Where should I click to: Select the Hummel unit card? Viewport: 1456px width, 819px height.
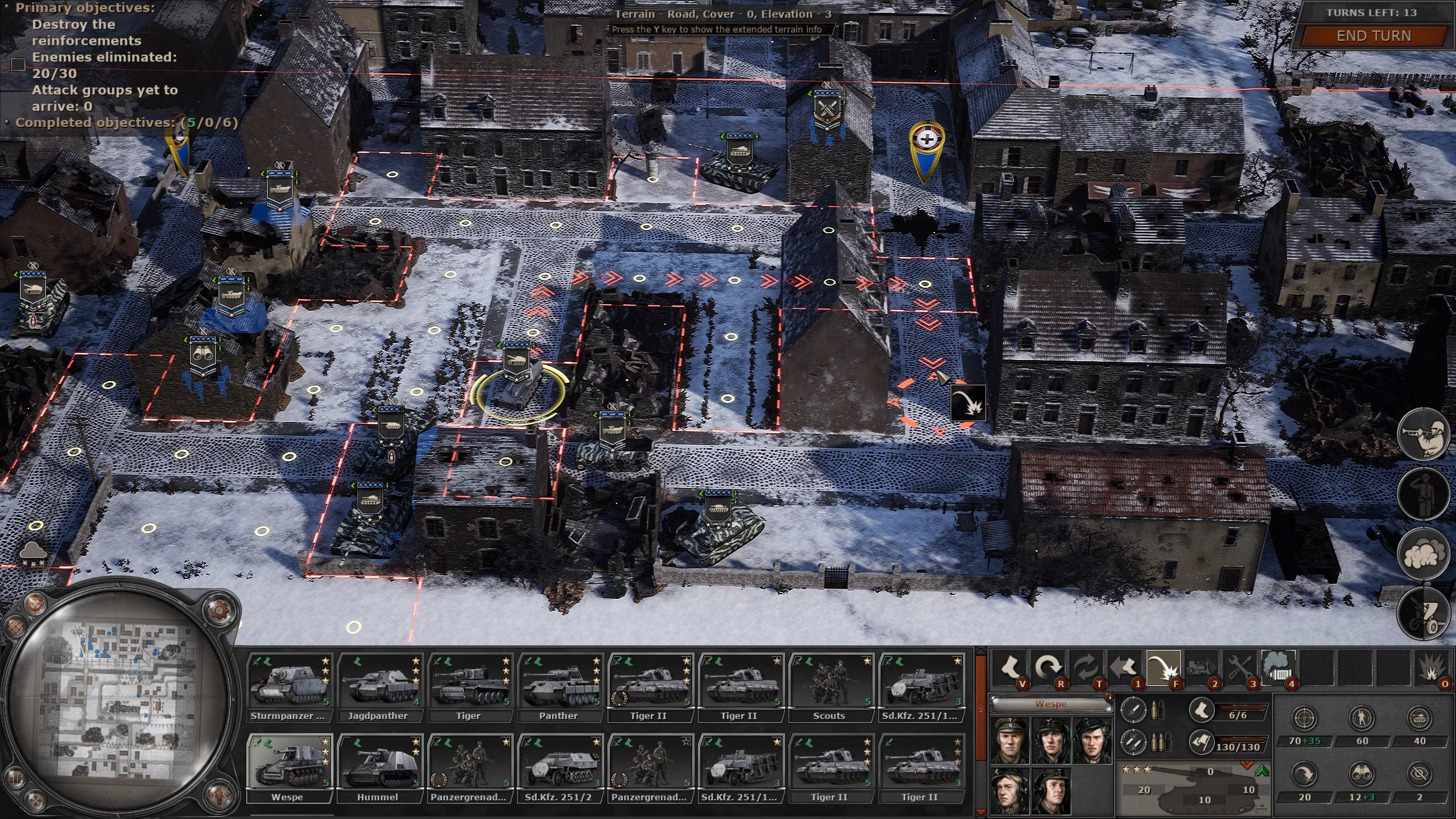(379, 769)
